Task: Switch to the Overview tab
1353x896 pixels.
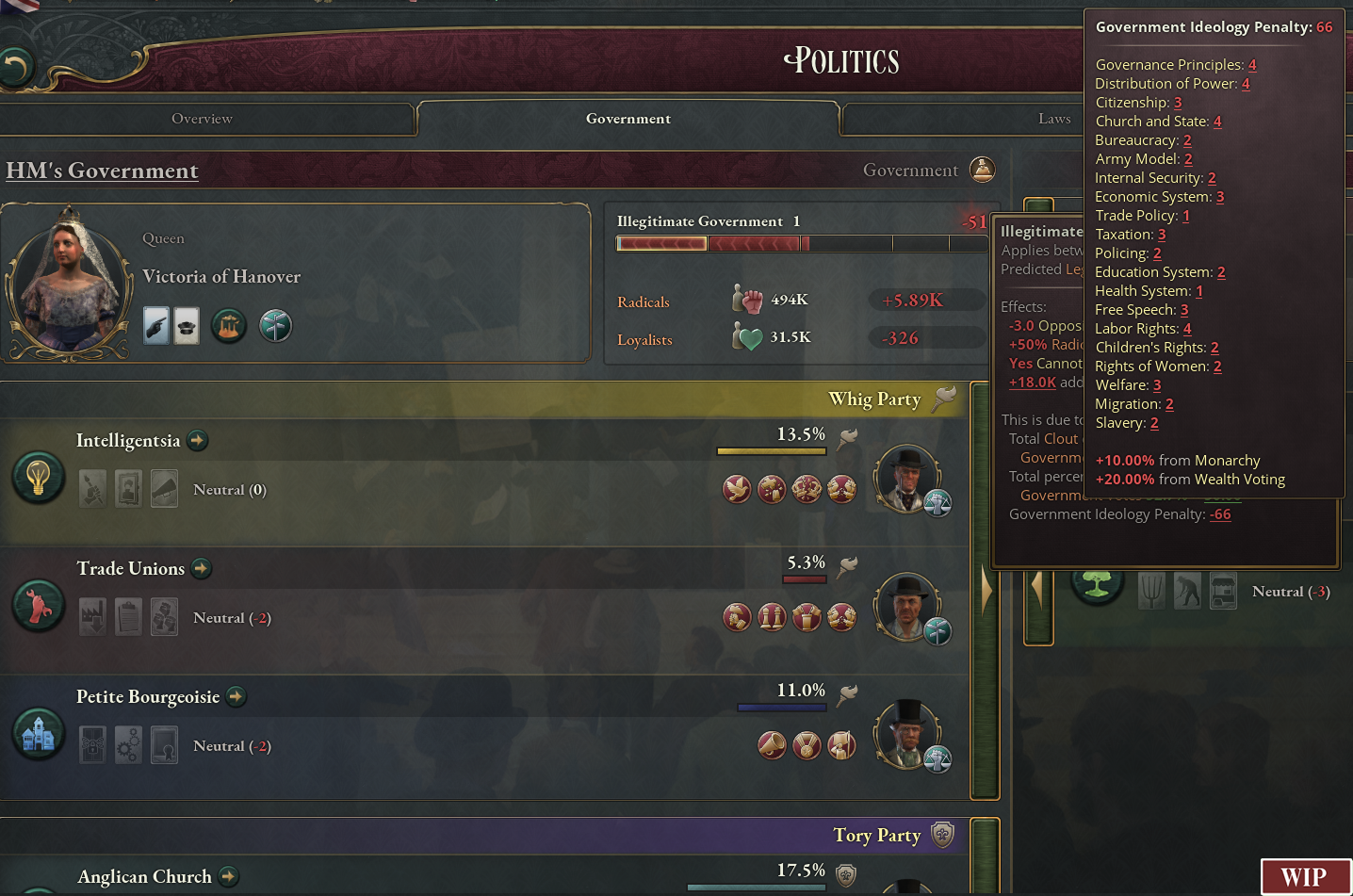Action: click(x=202, y=119)
